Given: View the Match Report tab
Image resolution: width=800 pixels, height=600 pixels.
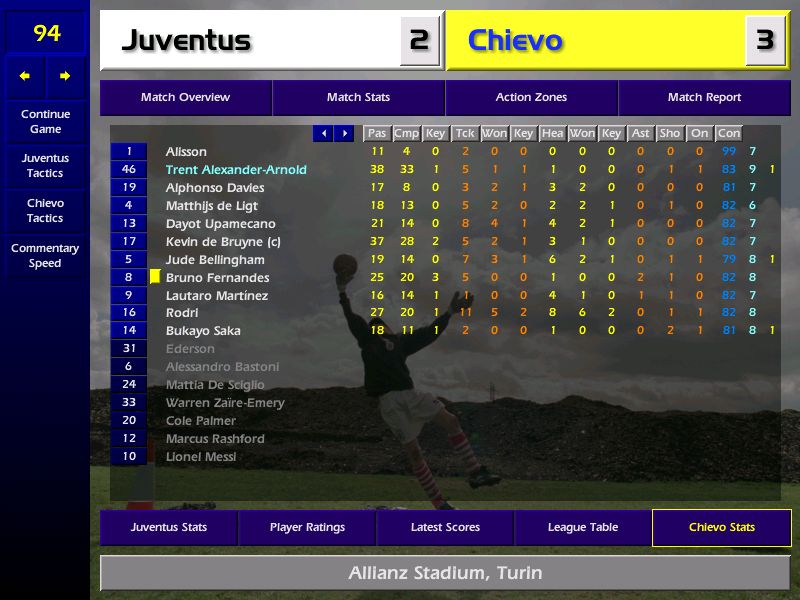Looking at the screenshot, I should [704, 98].
